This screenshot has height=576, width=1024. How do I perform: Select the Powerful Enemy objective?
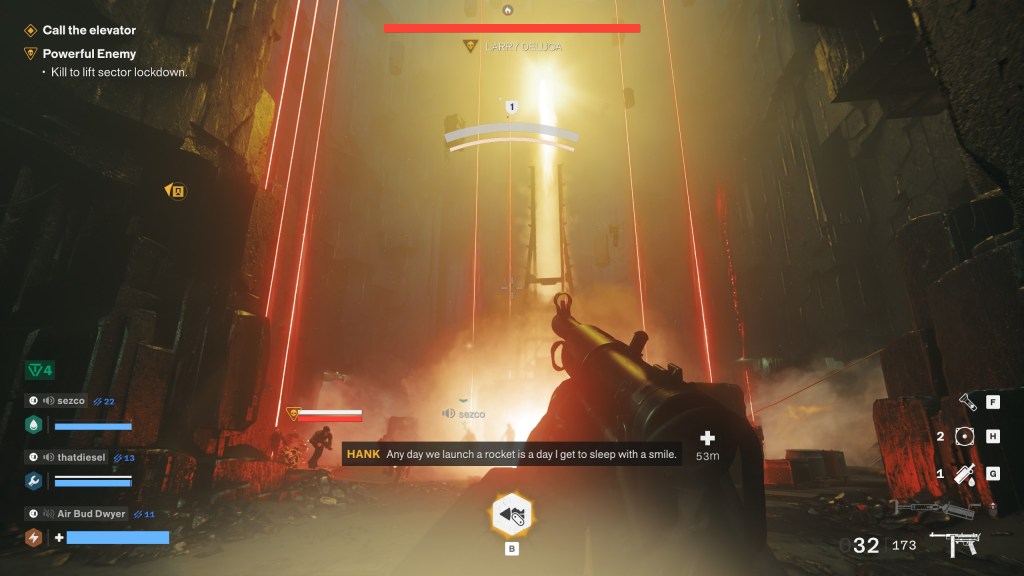click(89, 54)
